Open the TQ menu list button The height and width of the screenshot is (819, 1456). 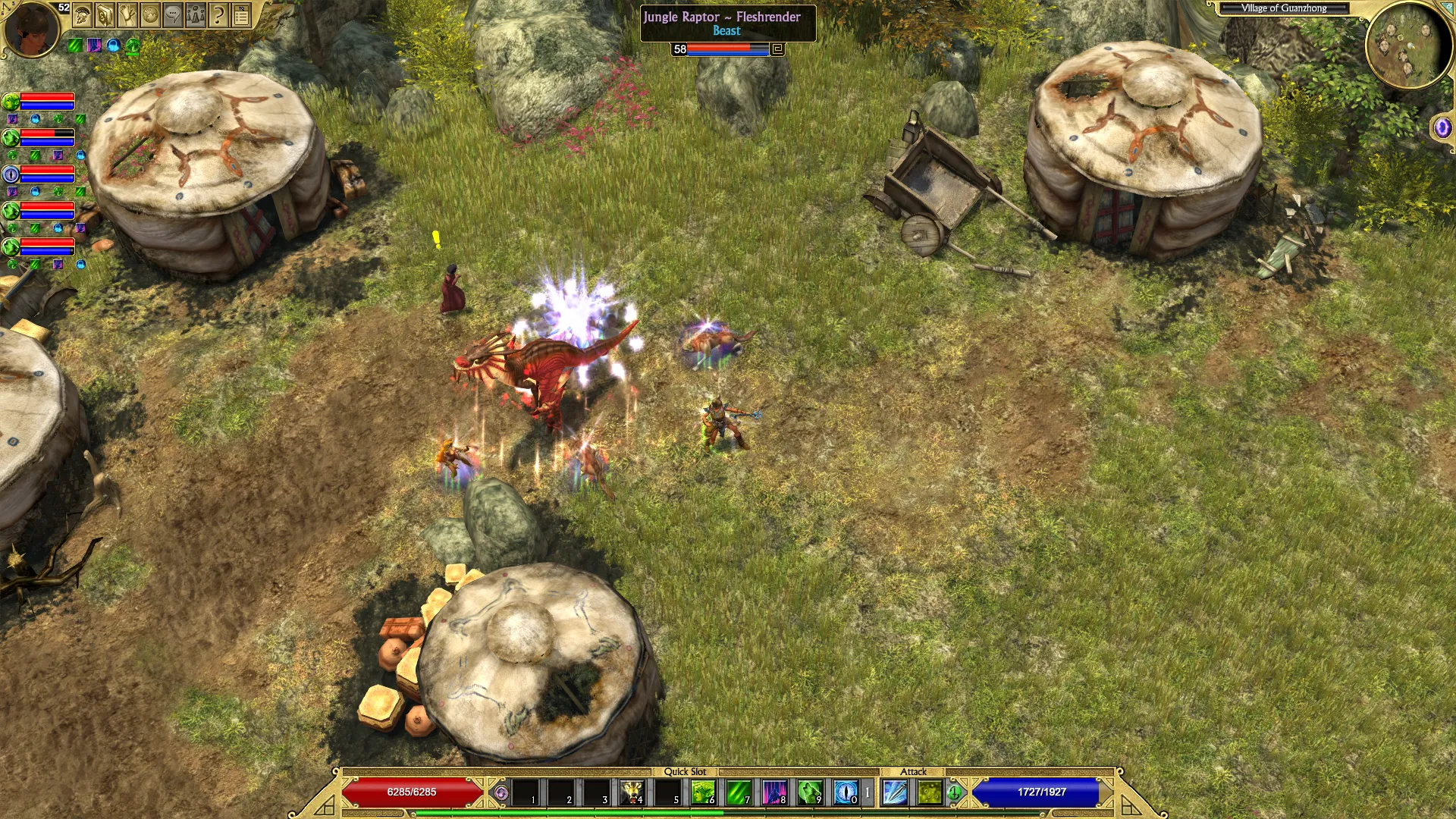point(241,14)
